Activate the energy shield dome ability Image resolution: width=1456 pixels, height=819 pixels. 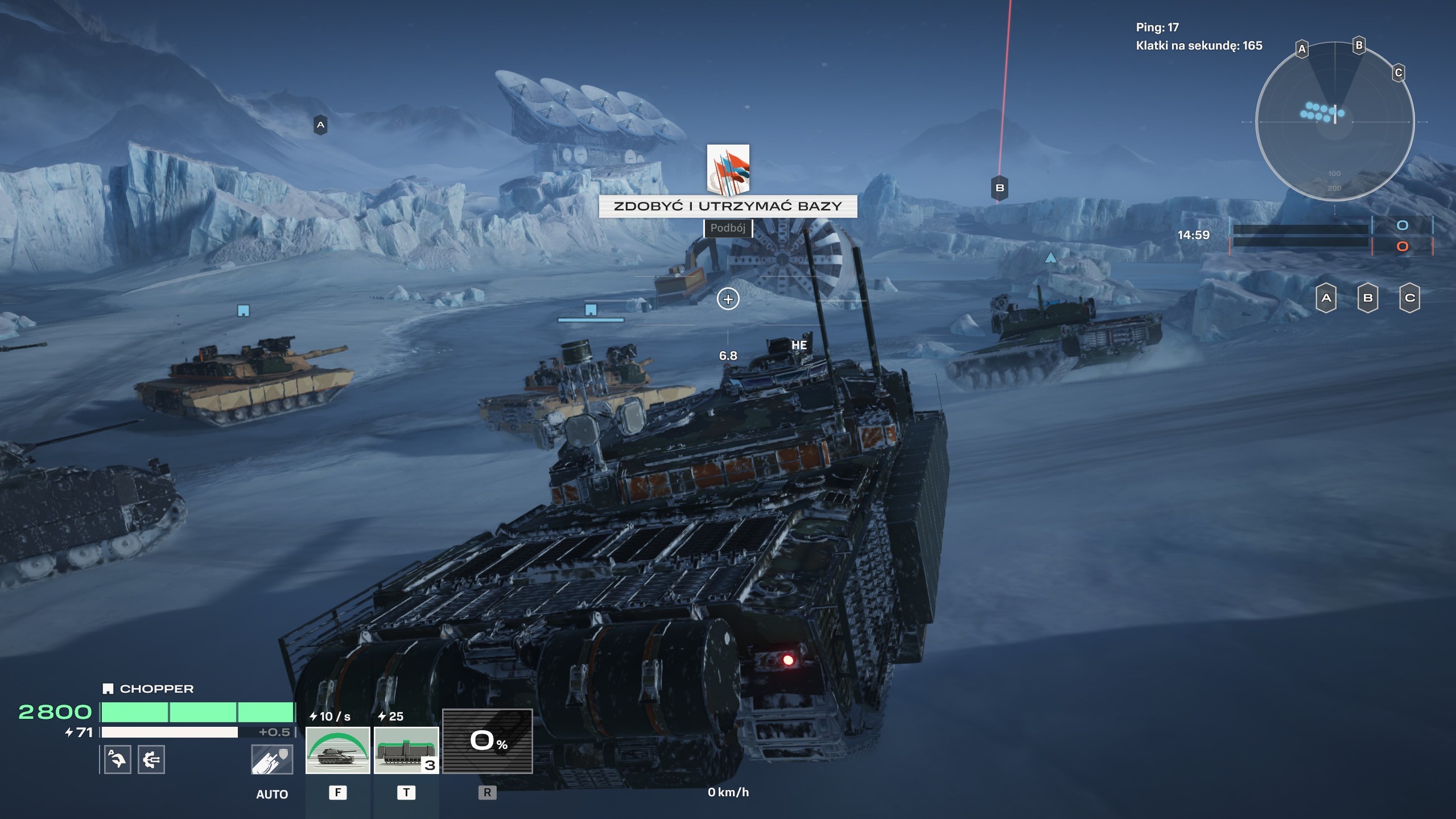pos(337,750)
